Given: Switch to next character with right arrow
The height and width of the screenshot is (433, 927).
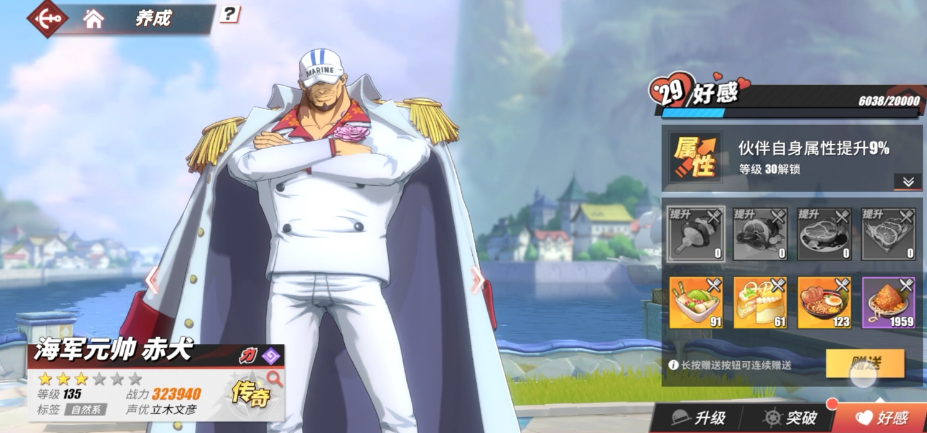Looking at the screenshot, I should pos(478,281).
